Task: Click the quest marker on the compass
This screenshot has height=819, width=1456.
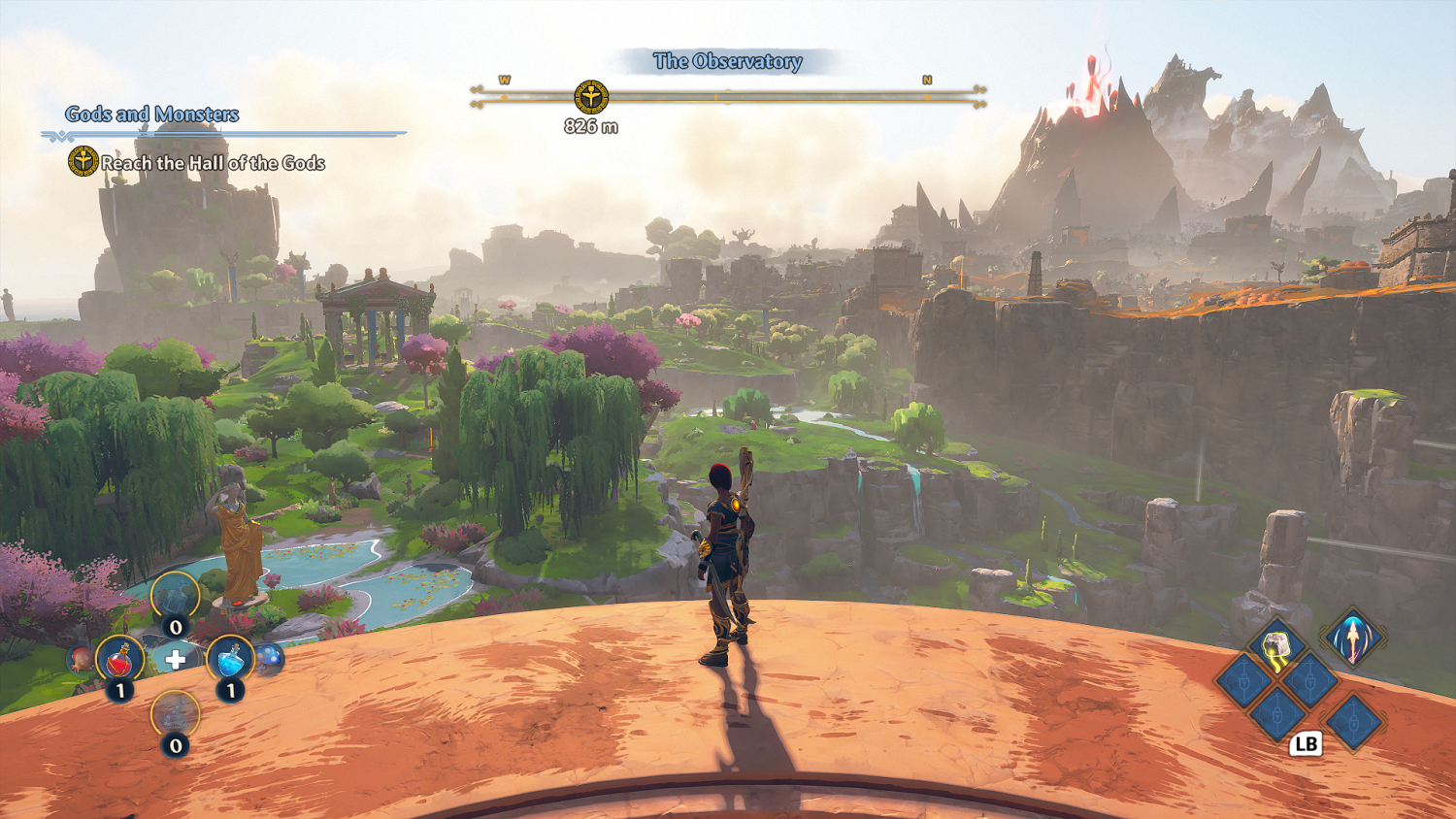Action: [590, 97]
